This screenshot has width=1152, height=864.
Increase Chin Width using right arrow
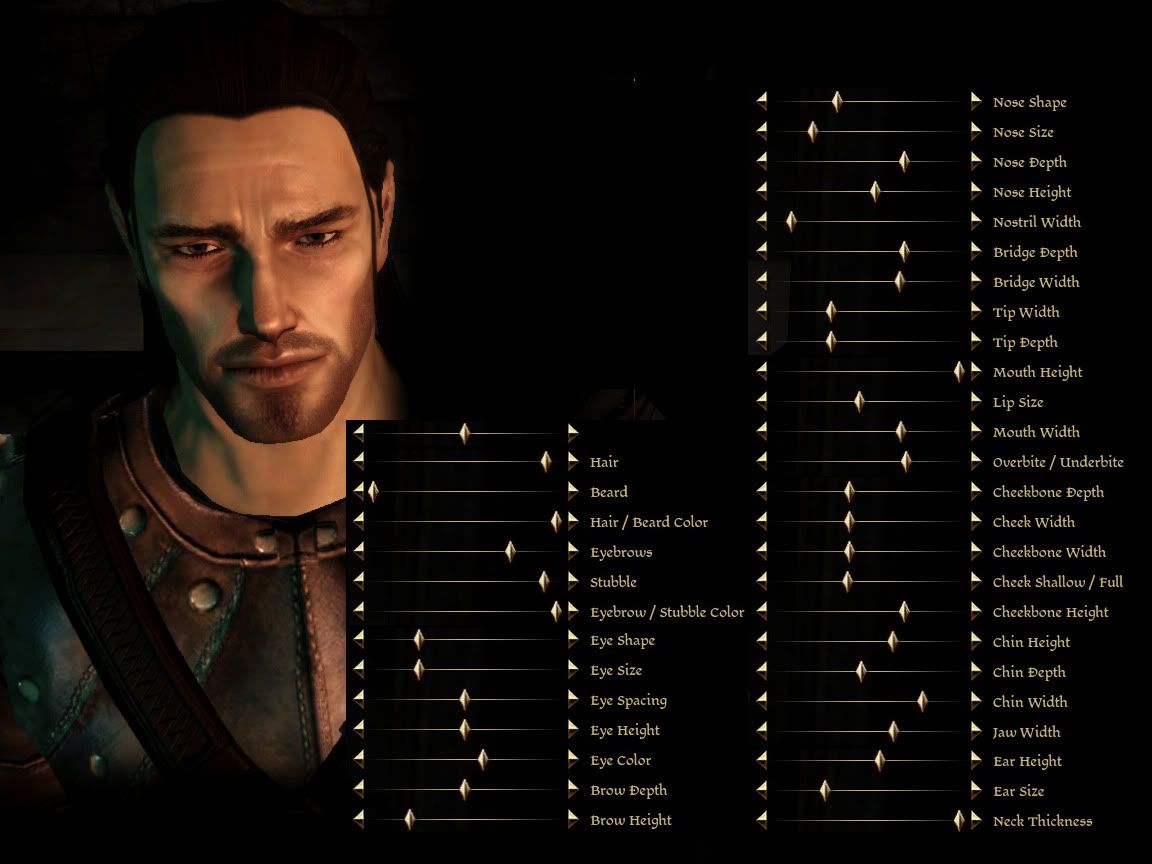click(x=976, y=701)
